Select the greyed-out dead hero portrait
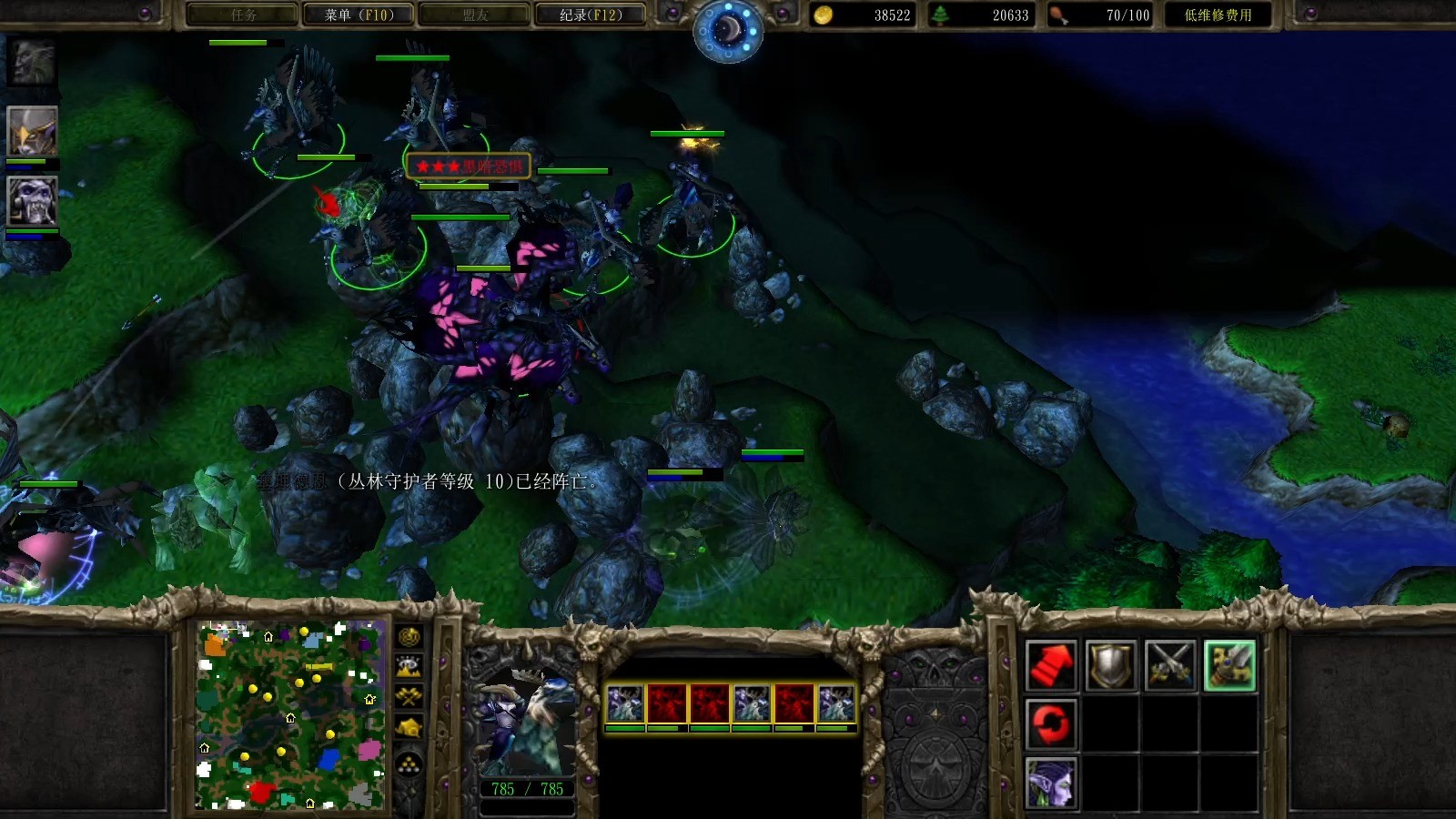1456x819 pixels. click(x=33, y=62)
